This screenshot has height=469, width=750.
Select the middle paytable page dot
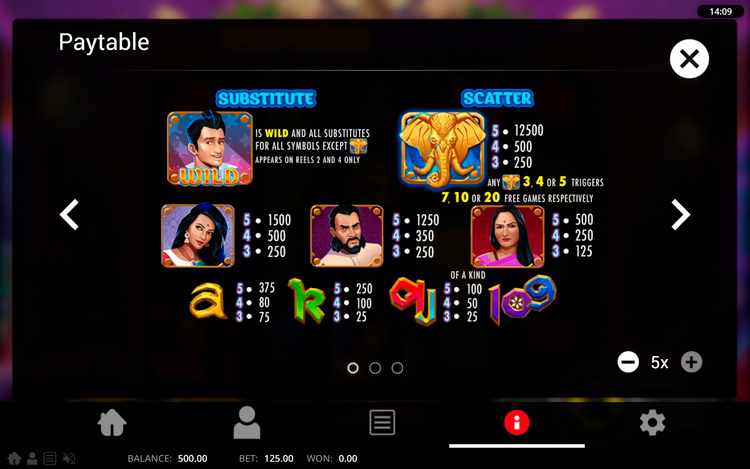[x=375, y=368]
